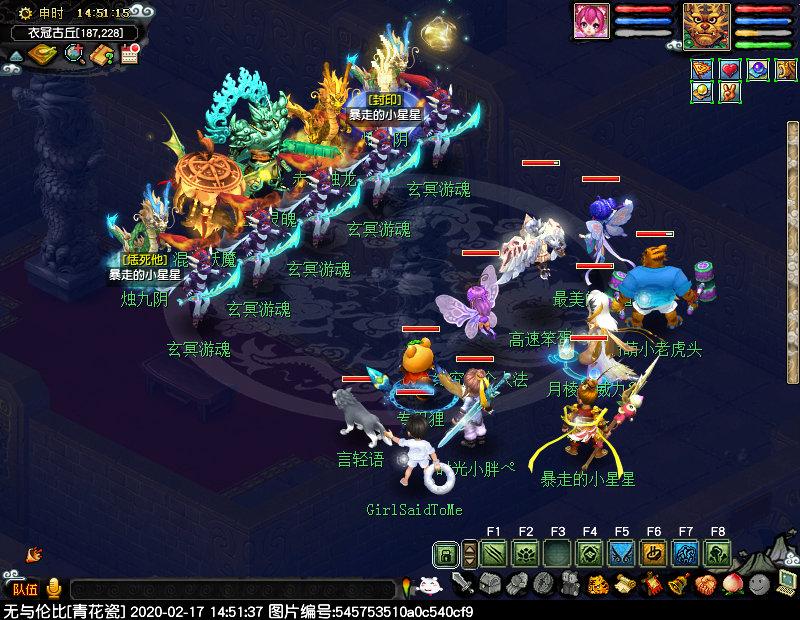Screen dimensions: 800x620
Task: Open the help book with question mark
Action: tap(103, 55)
